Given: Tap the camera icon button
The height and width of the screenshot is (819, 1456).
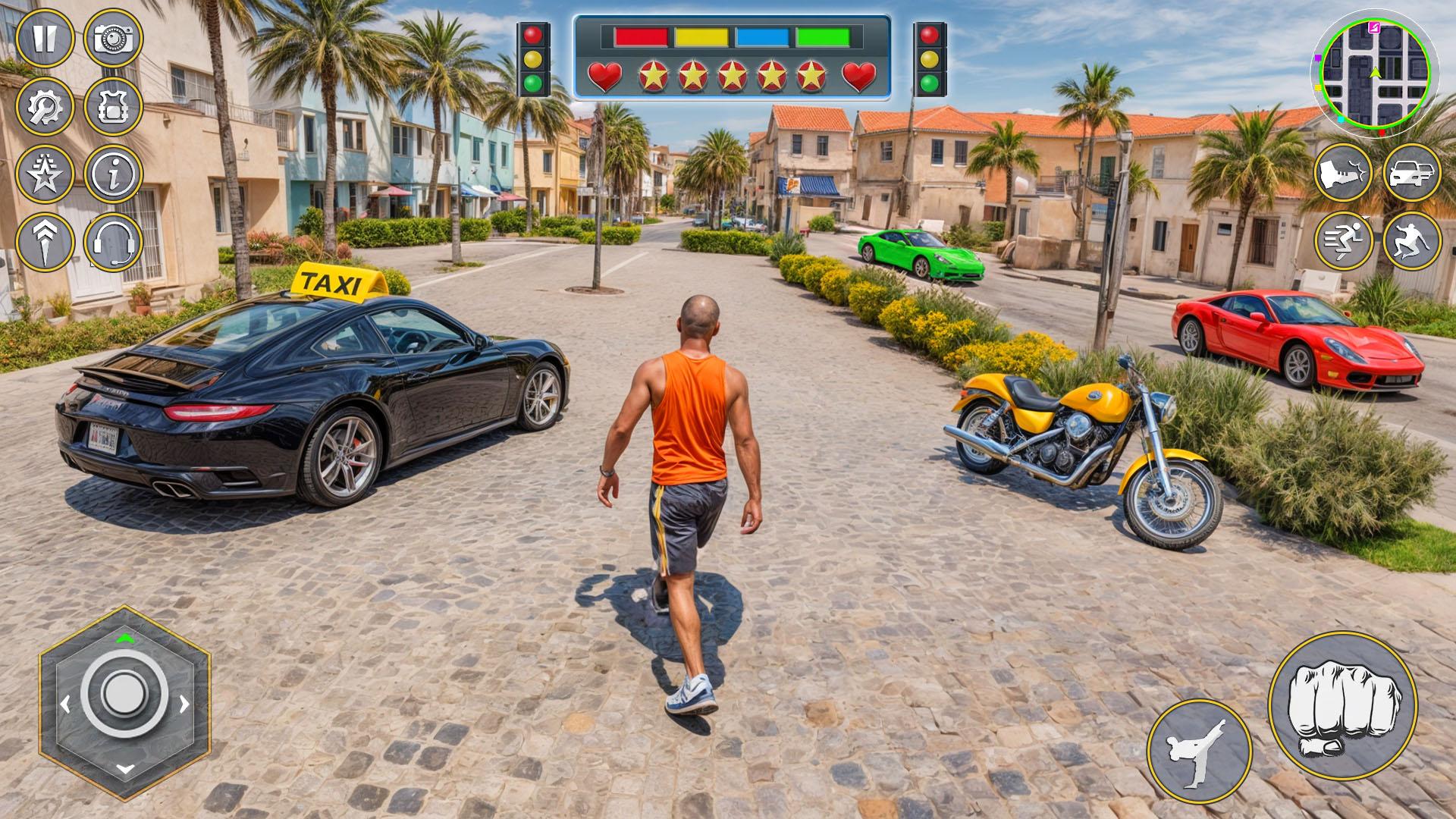Looking at the screenshot, I should 114,38.
